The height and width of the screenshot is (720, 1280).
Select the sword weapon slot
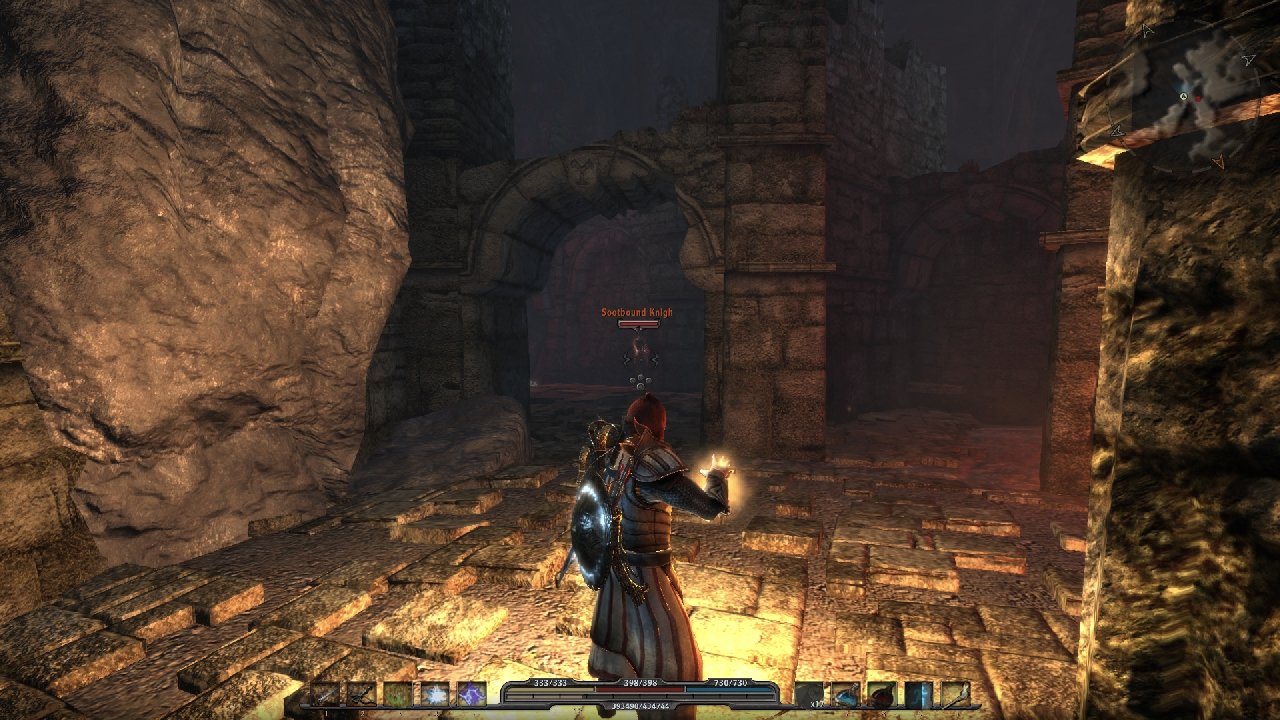pyautogui.click(x=326, y=694)
